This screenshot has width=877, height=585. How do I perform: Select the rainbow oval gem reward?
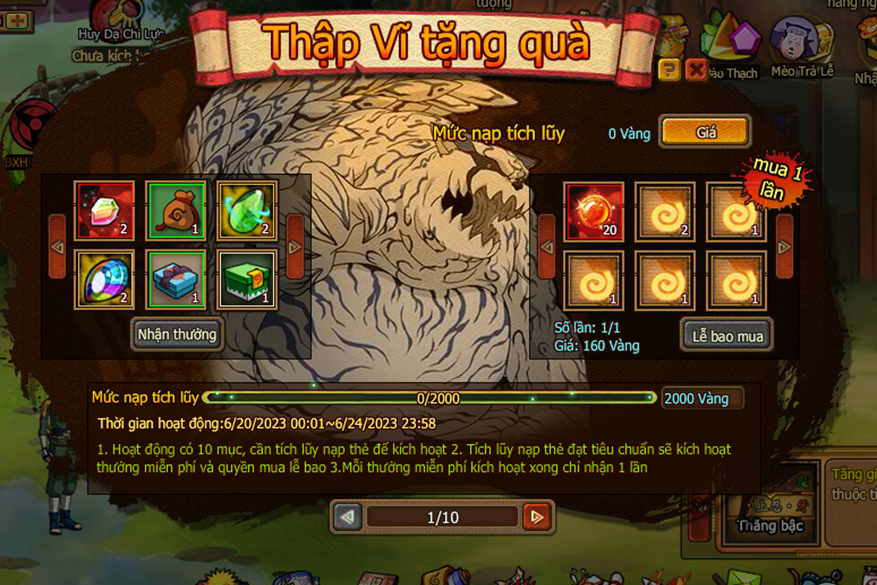105,280
